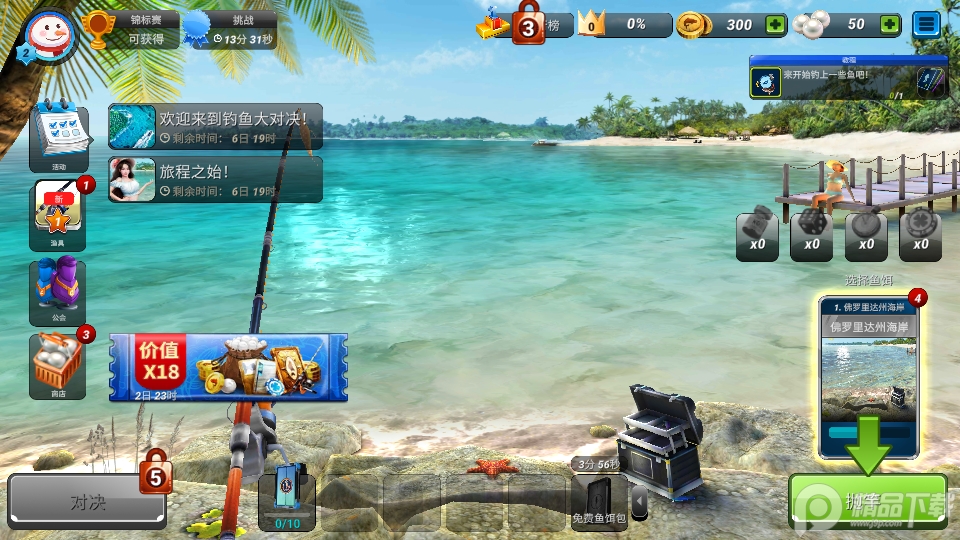
Task: Open the 活动 events calendar
Action: (x=57, y=135)
